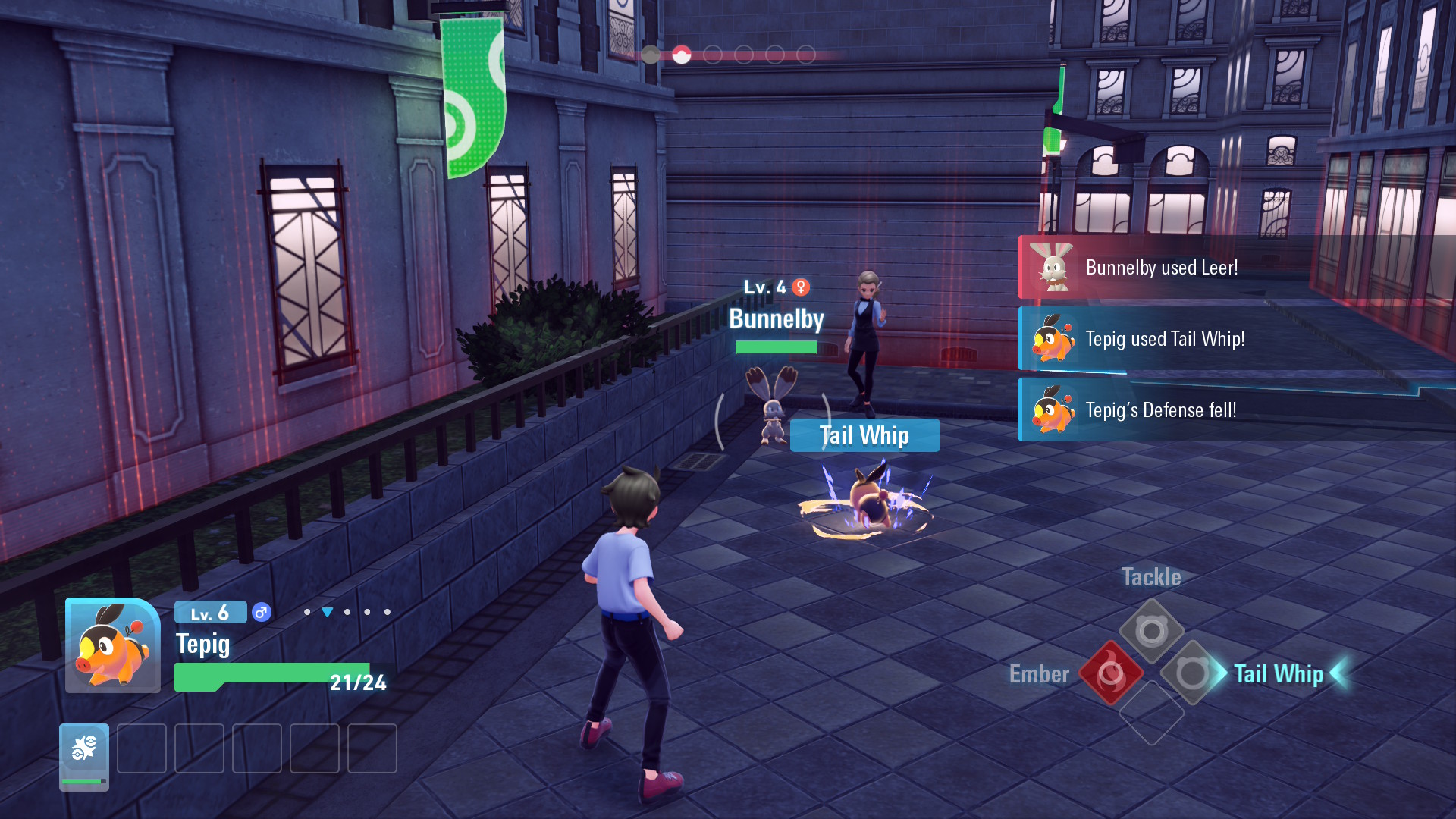Click an empty item slot at the bottom
1456x819 pixels.
tap(142, 749)
